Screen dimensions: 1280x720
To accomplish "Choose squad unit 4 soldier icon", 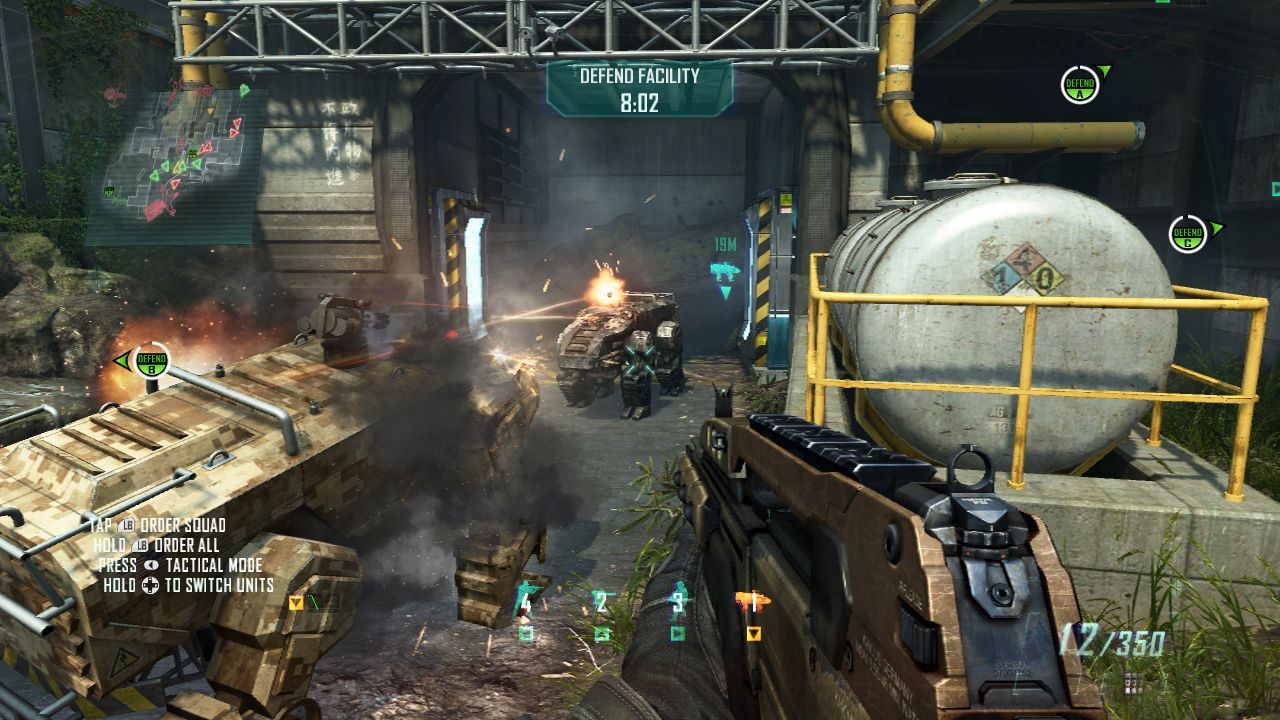I will 525,601.
